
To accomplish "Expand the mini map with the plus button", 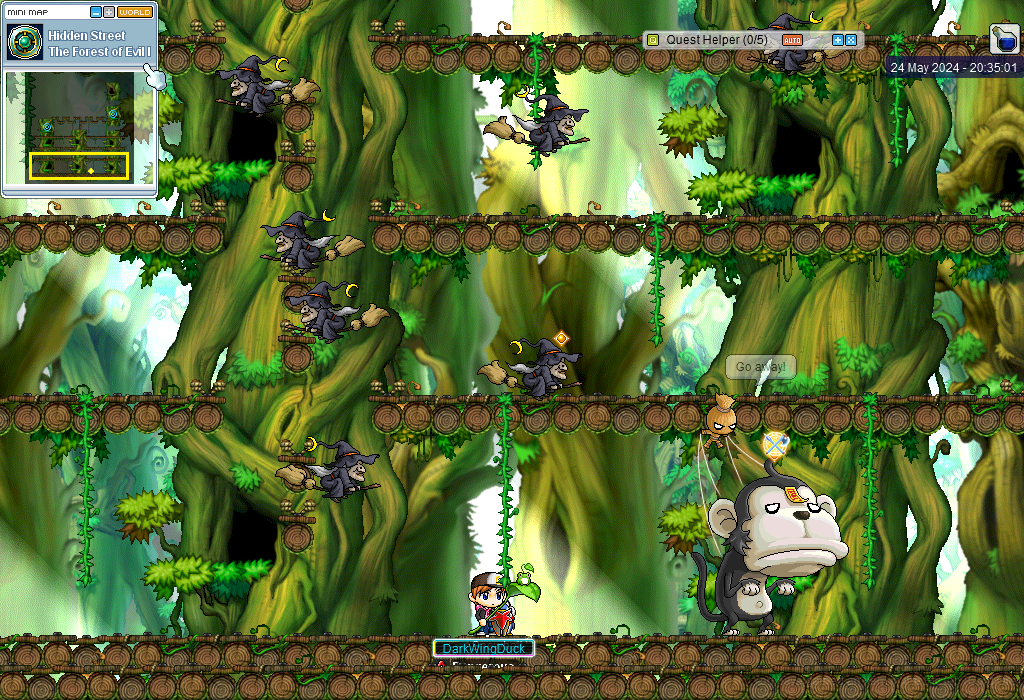I will (x=108, y=12).
